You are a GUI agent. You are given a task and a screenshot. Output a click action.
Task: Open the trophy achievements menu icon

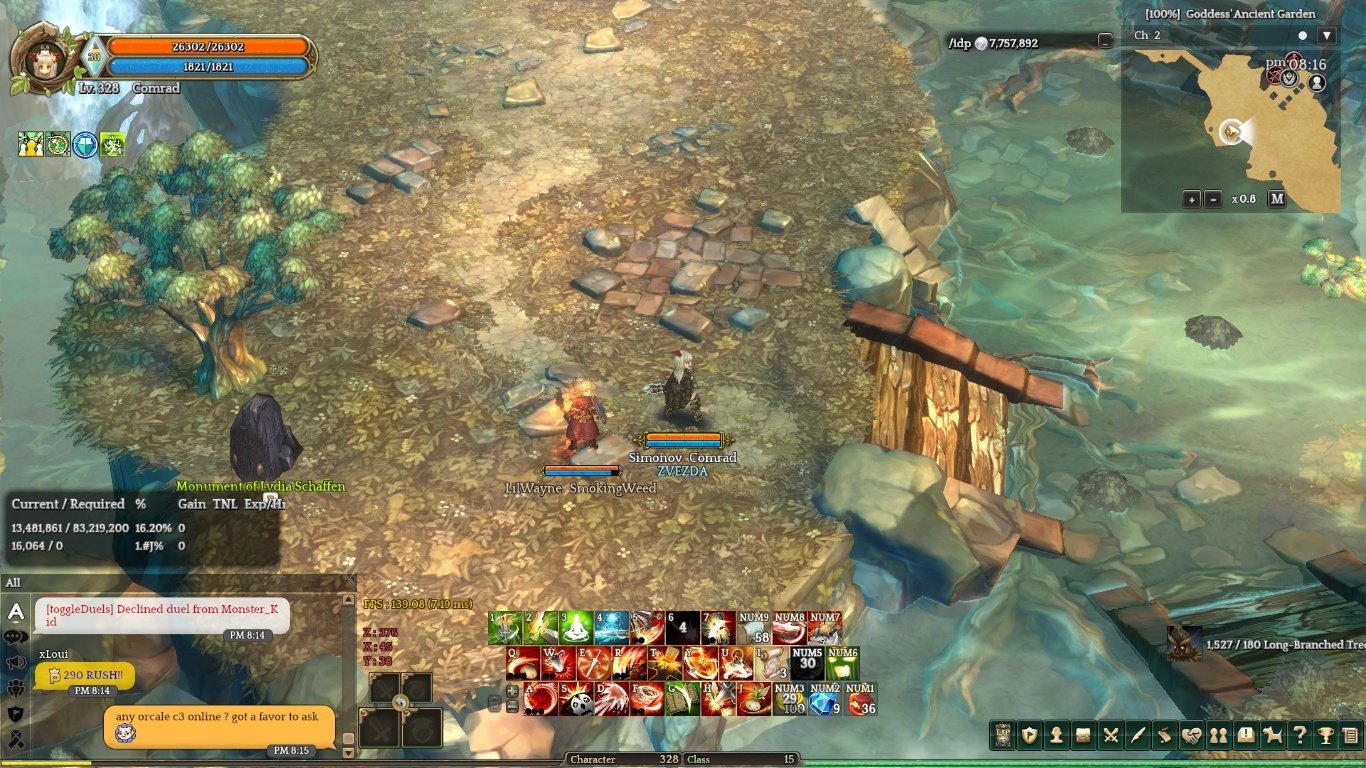(x=1326, y=736)
